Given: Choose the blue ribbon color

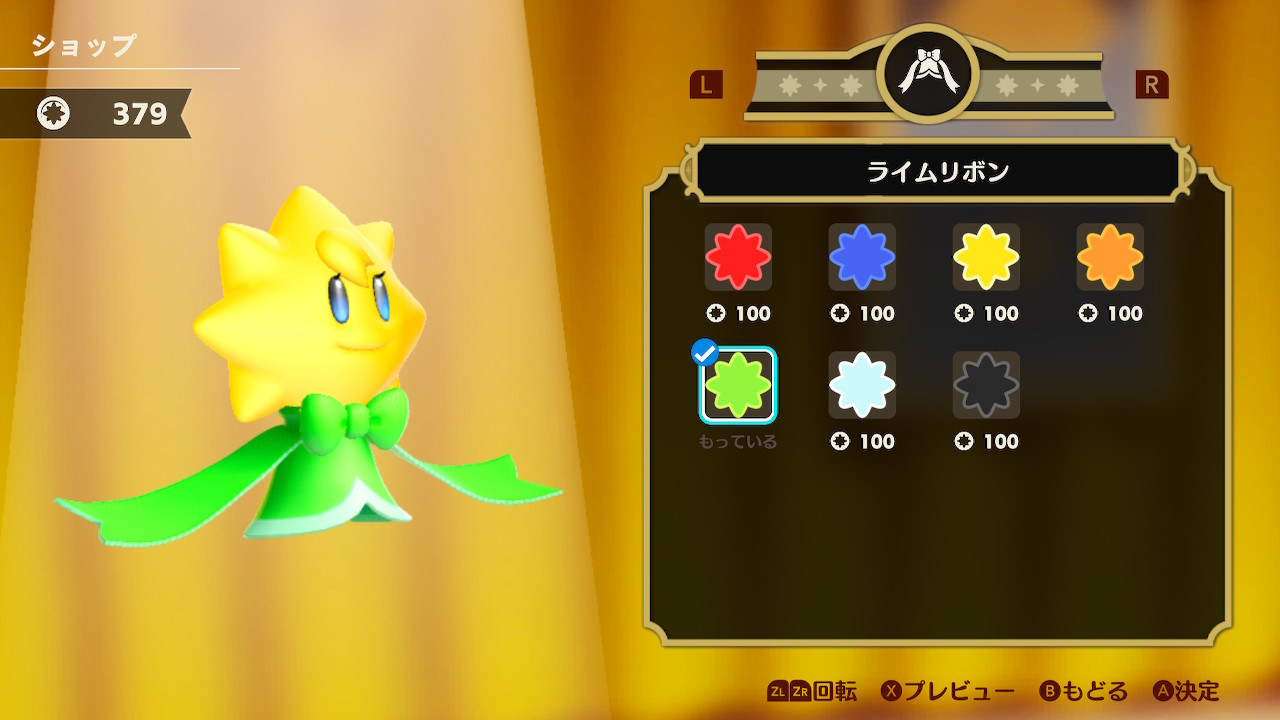Looking at the screenshot, I should [862, 257].
